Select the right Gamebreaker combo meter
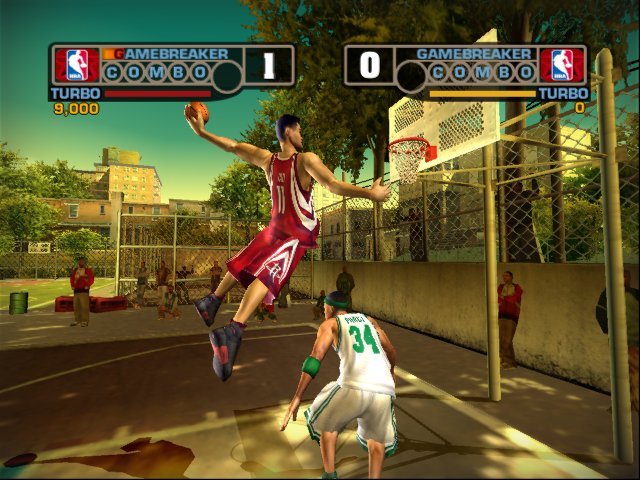This screenshot has width=640, height=480. tap(475, 71)
